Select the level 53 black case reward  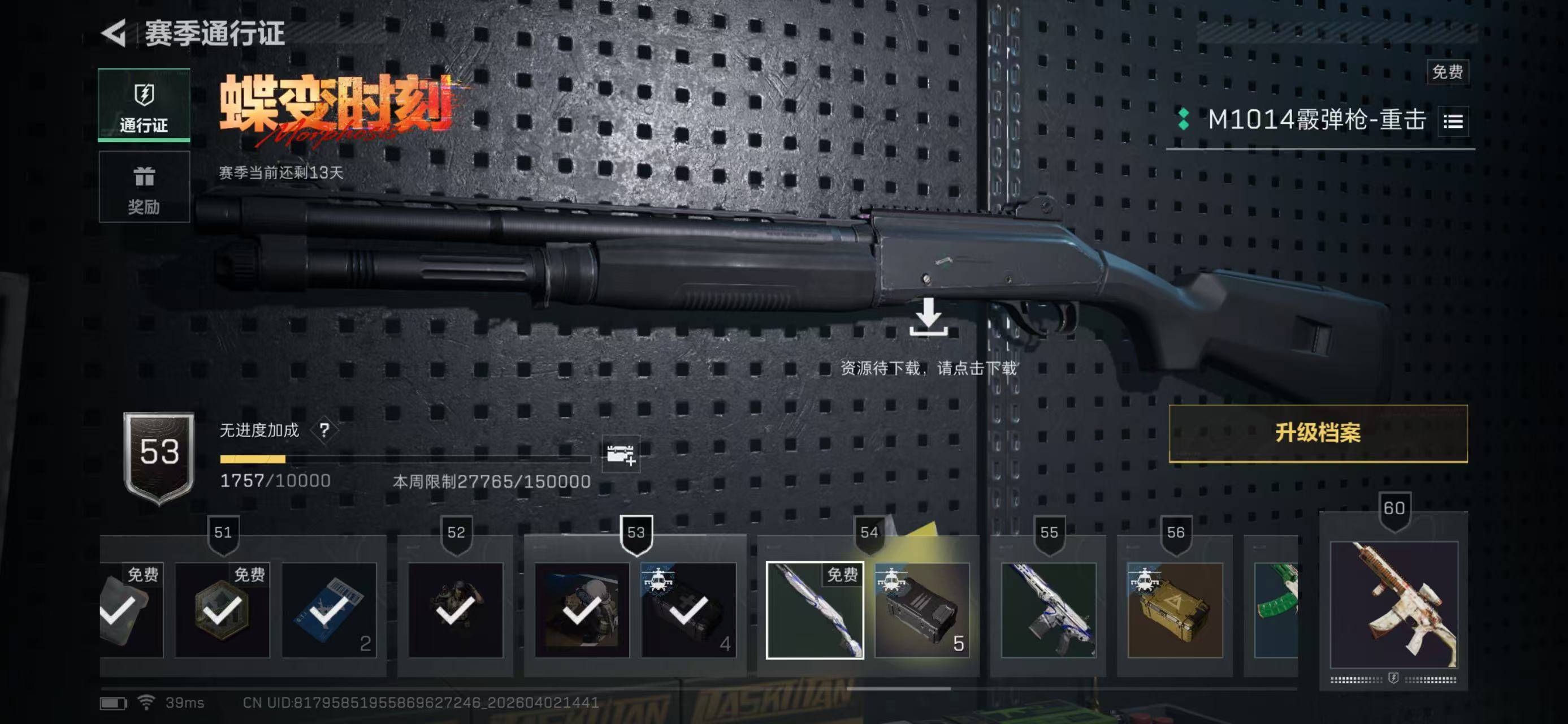(688, 610)
